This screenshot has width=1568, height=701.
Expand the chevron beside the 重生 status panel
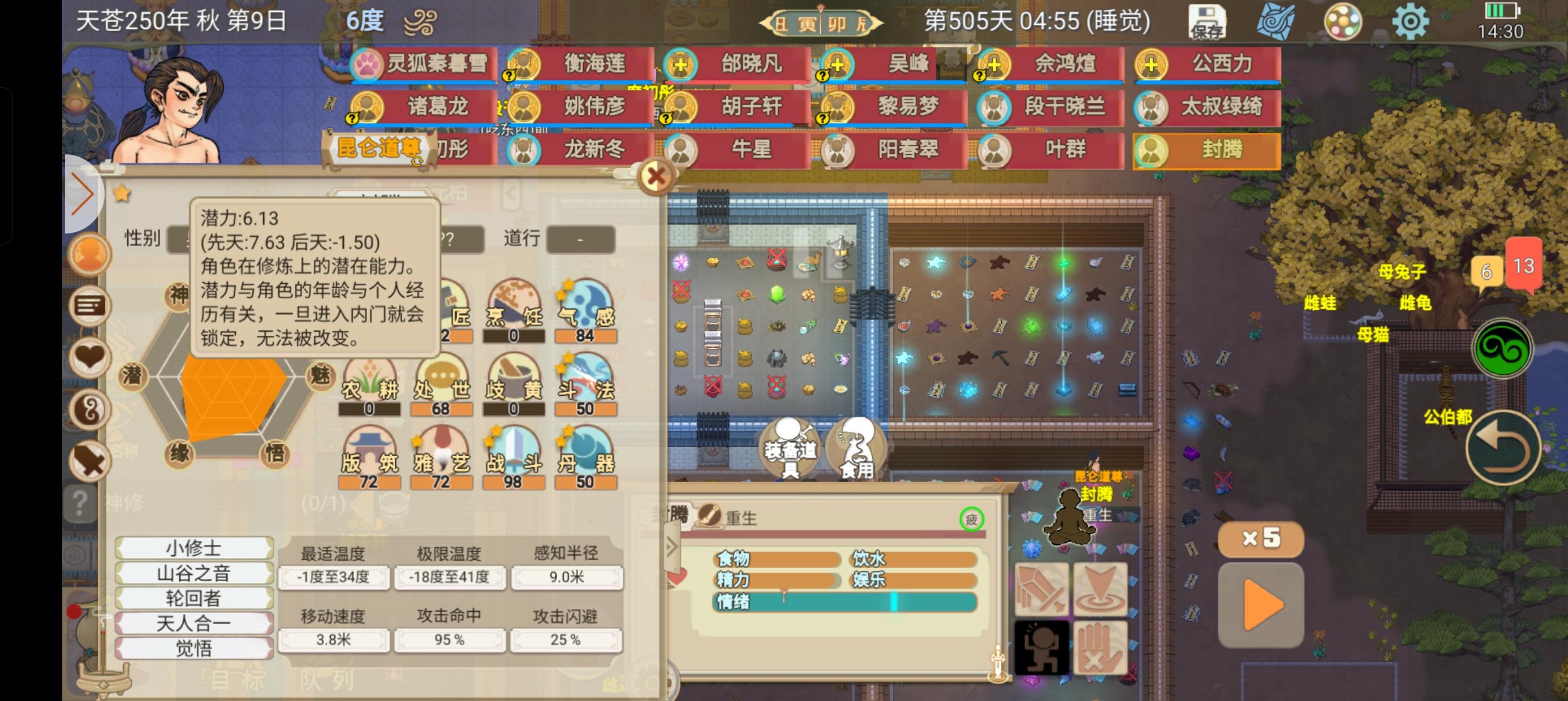tap(671, 547)
